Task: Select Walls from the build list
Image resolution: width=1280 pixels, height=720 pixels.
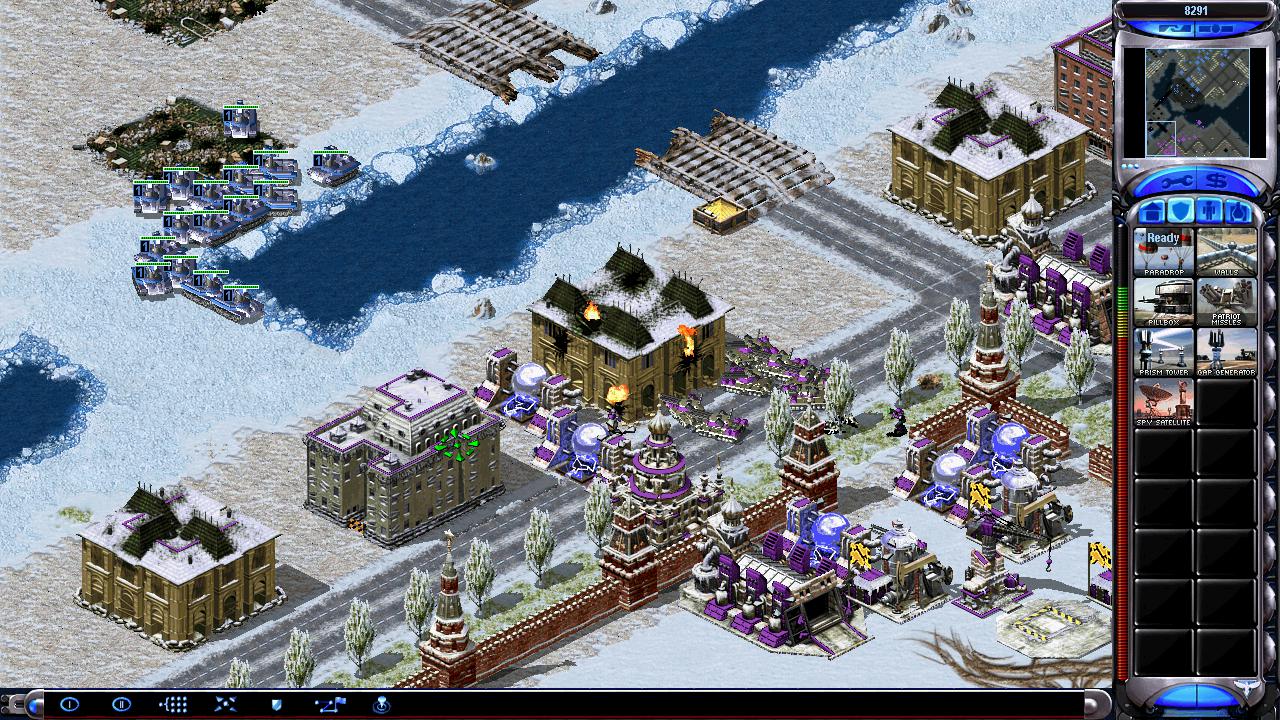Action: pyautogui.click(x=1226, y=251)
